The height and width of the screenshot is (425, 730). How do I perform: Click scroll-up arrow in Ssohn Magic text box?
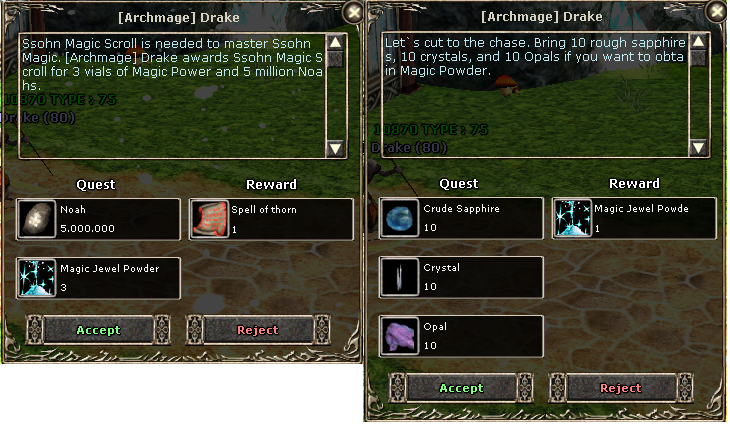336,43
